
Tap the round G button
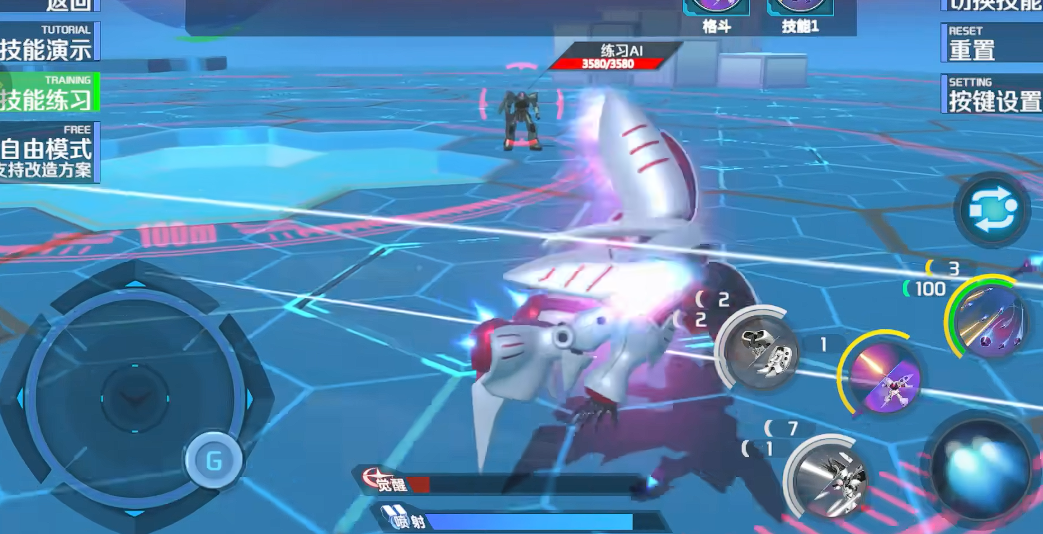pyautogui.click(x=213, y=461)
